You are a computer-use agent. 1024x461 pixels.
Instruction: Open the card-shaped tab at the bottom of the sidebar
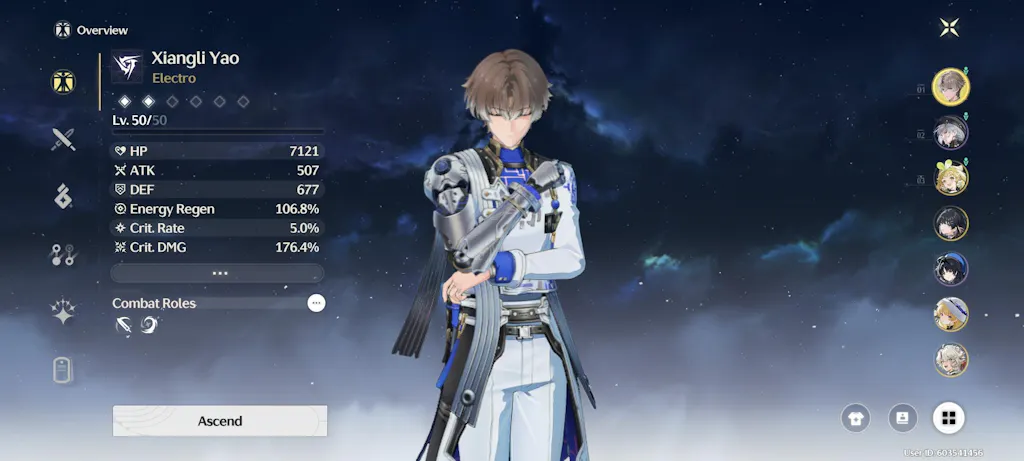(x=63, y=370)
